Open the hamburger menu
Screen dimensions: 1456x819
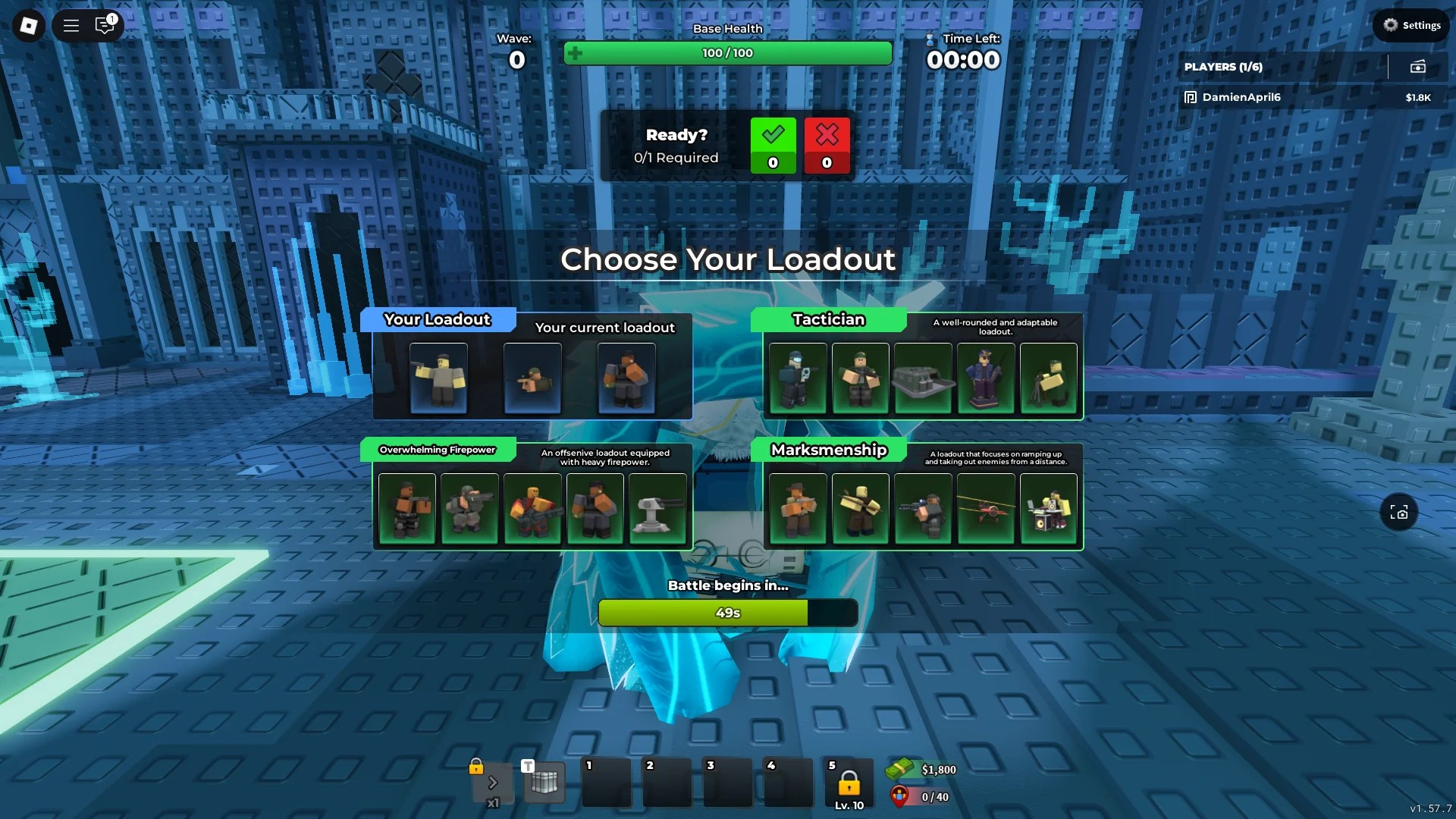71,25
